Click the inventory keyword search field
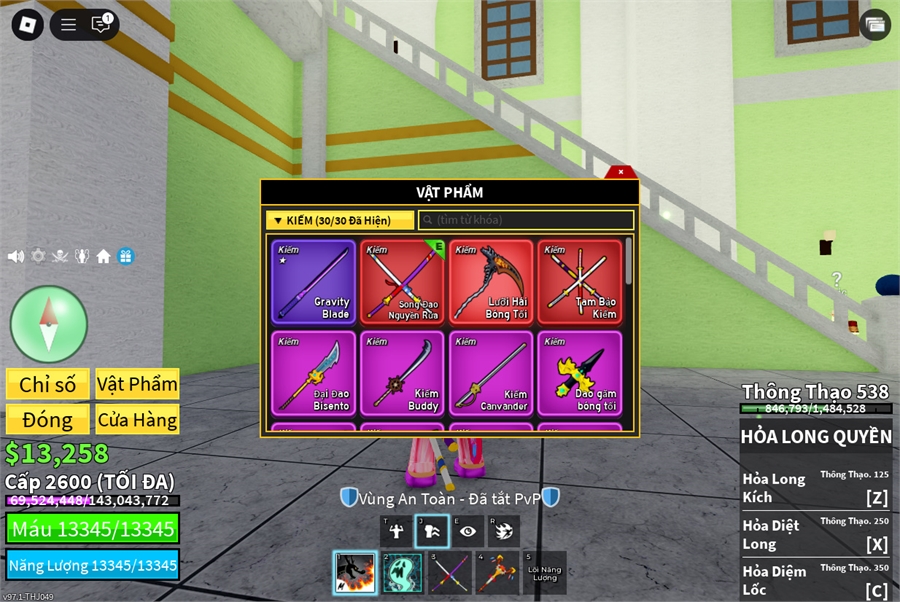Image resolution: width=900 pixels, height=602 pixels. pos(526,220)
